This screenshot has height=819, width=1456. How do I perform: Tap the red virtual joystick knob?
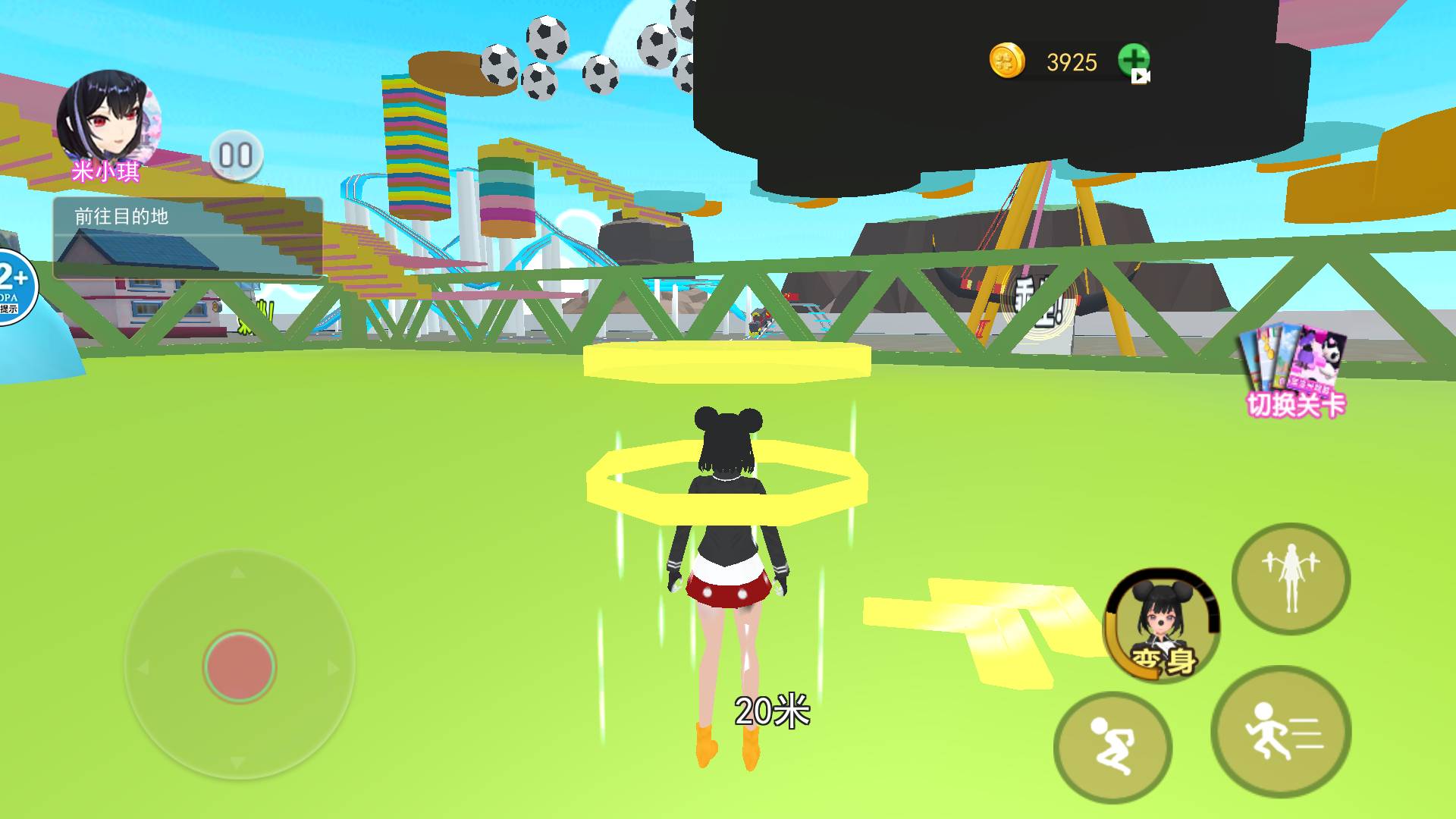[x=240, y=667]
